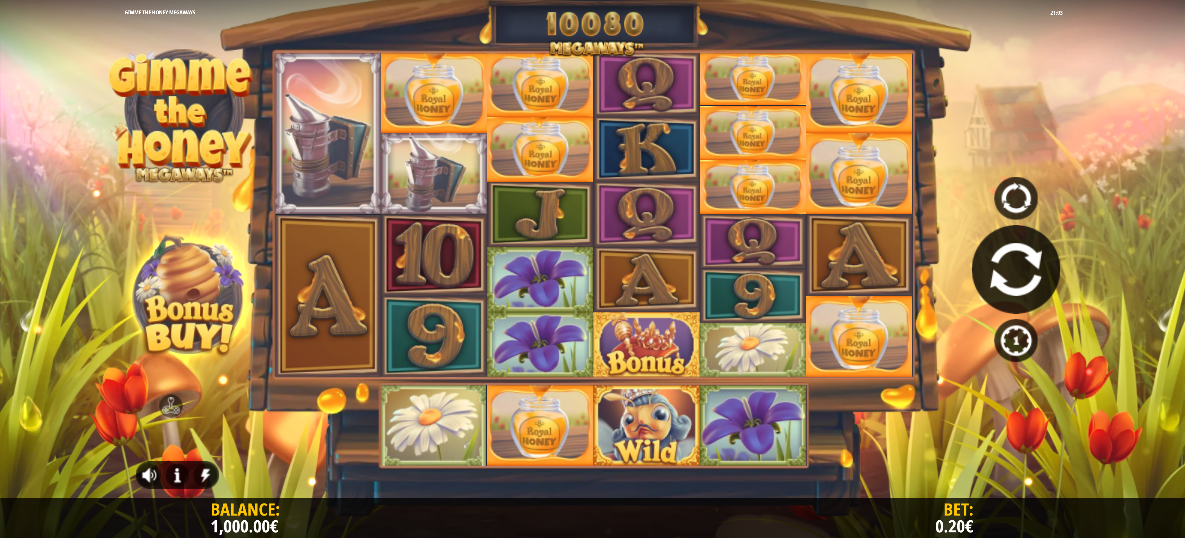Click the joystick icon on the mushroom
Screen dimensions: 1185x538
pyautogui.click(x=171, y=406)
